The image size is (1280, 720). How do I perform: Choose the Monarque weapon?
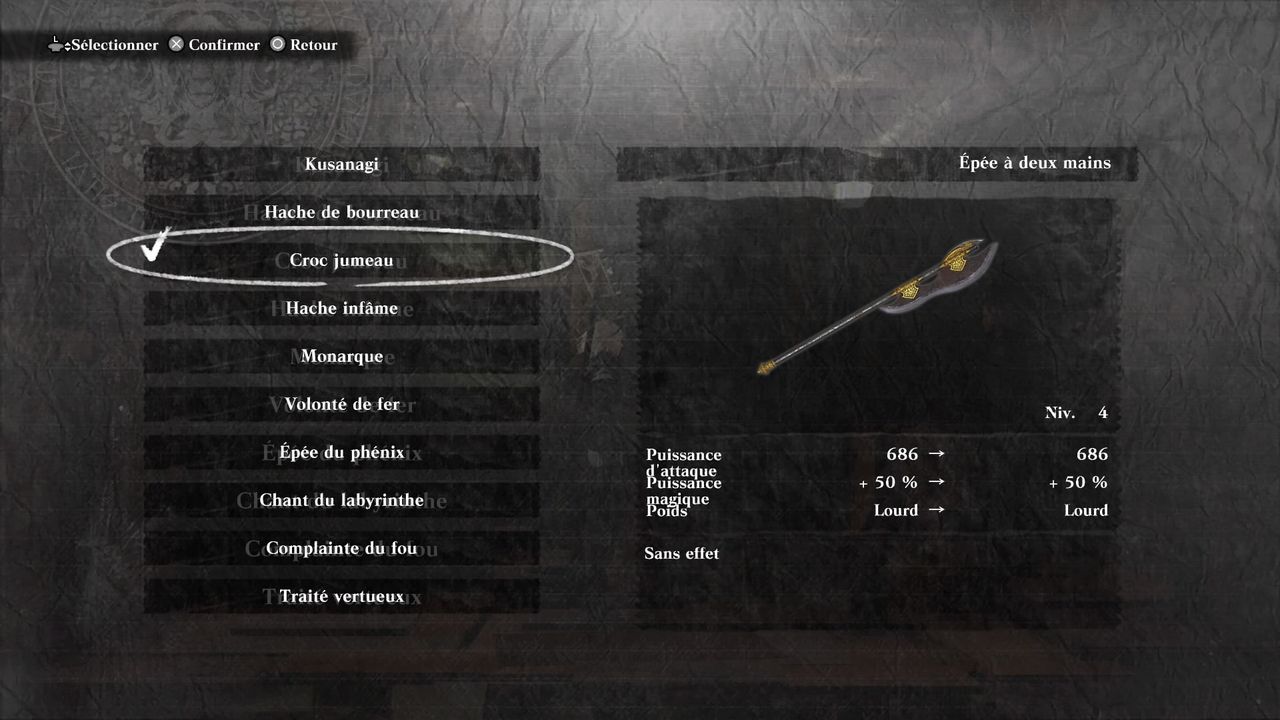(341, 356)
